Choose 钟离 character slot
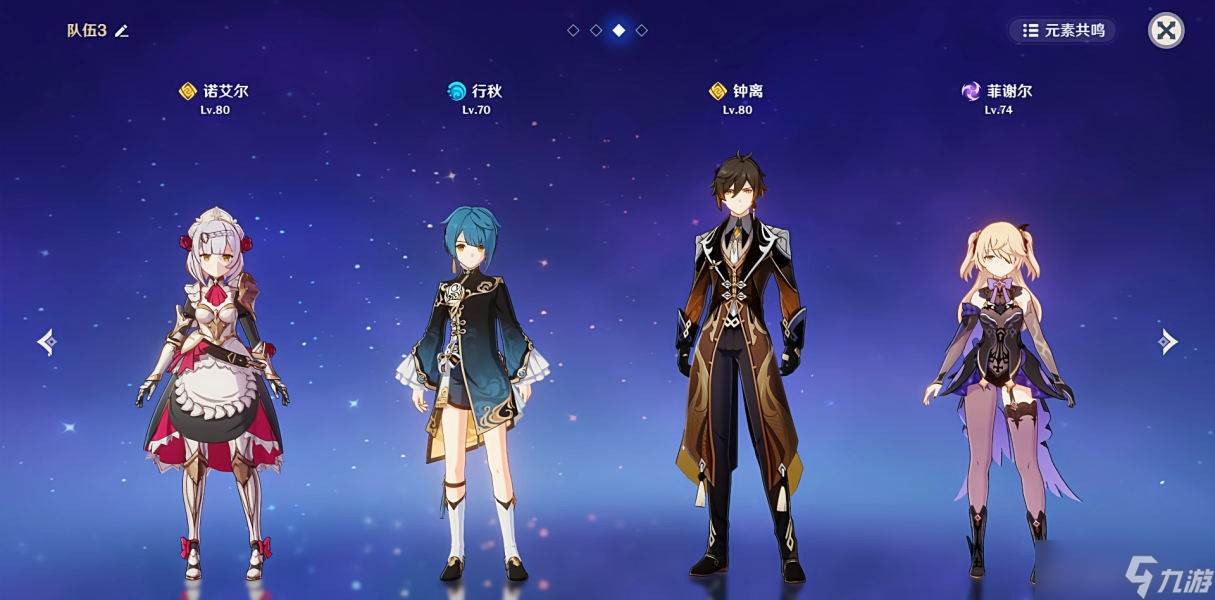 click(x=737, y=370)
